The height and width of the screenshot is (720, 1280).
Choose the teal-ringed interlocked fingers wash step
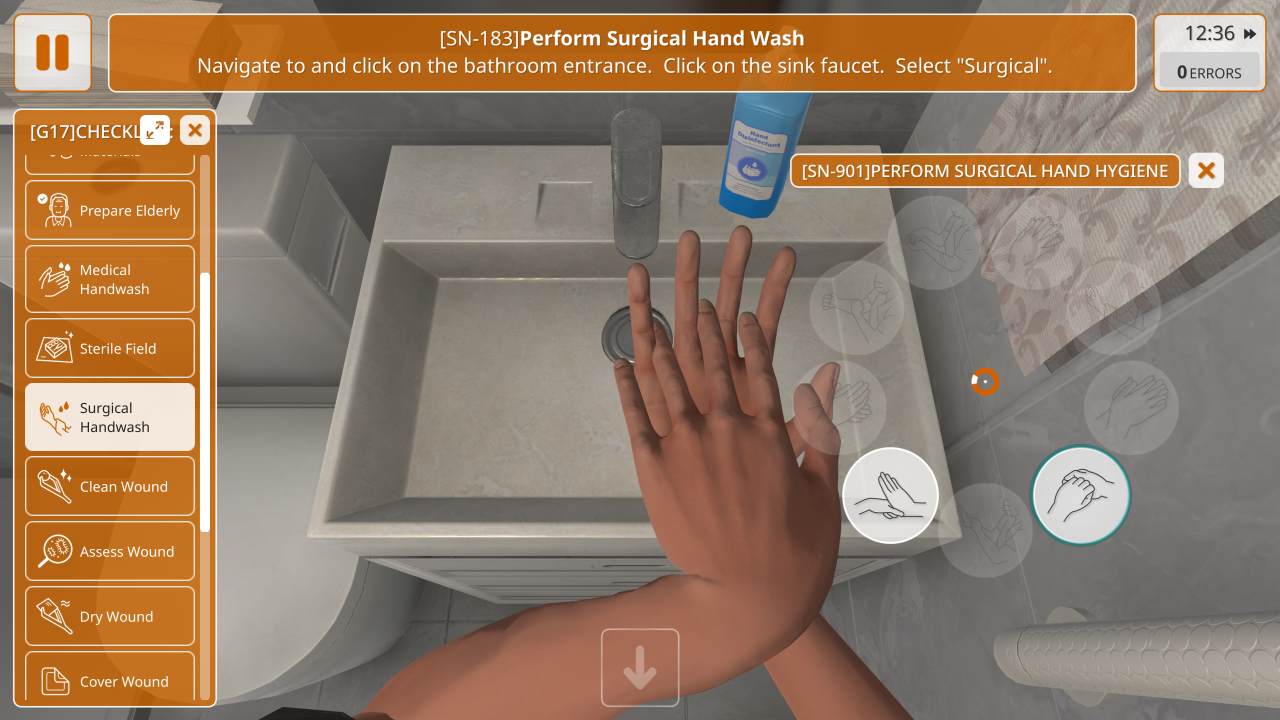pyautogui.click(x=1080, y=495)
